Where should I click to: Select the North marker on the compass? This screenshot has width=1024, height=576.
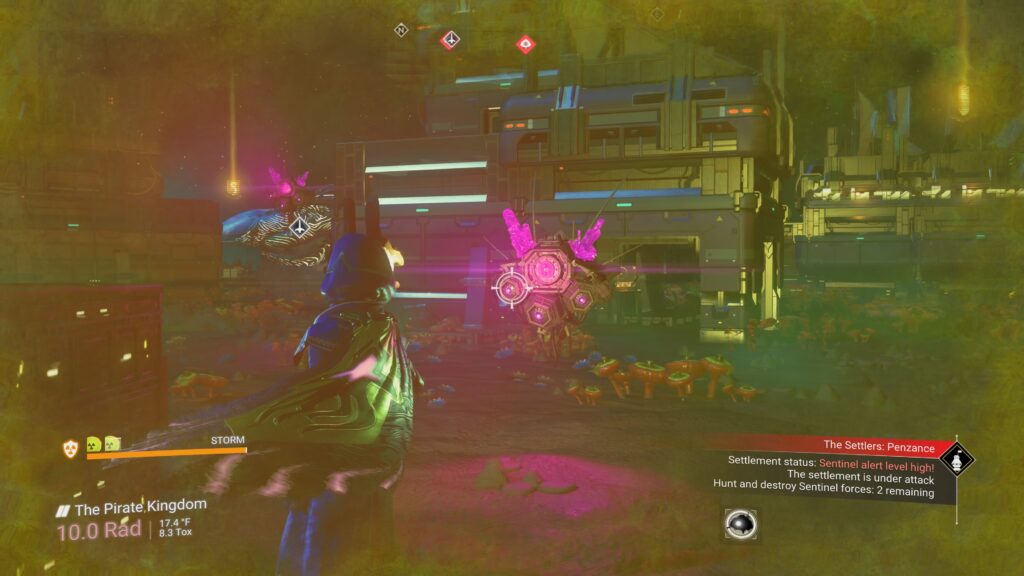[x=401, y=30]
